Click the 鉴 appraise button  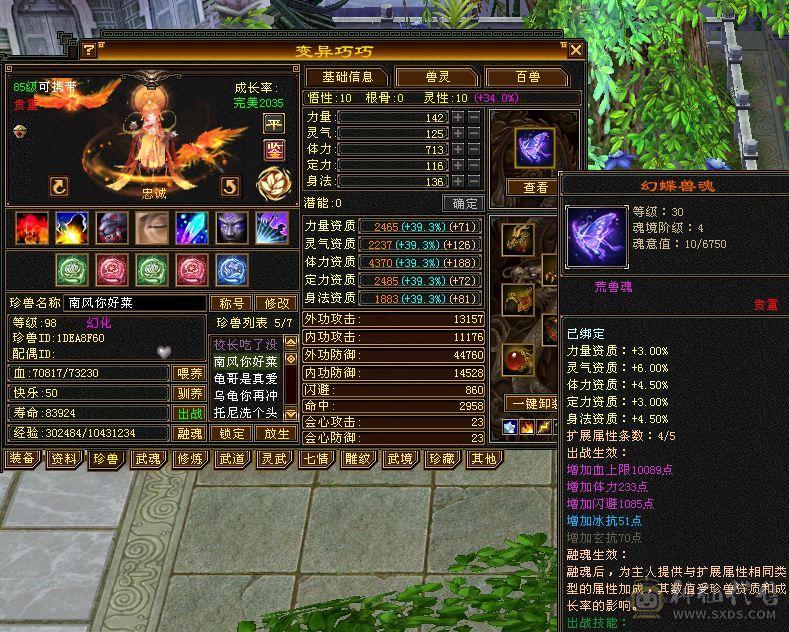click(x=273, y=150)
